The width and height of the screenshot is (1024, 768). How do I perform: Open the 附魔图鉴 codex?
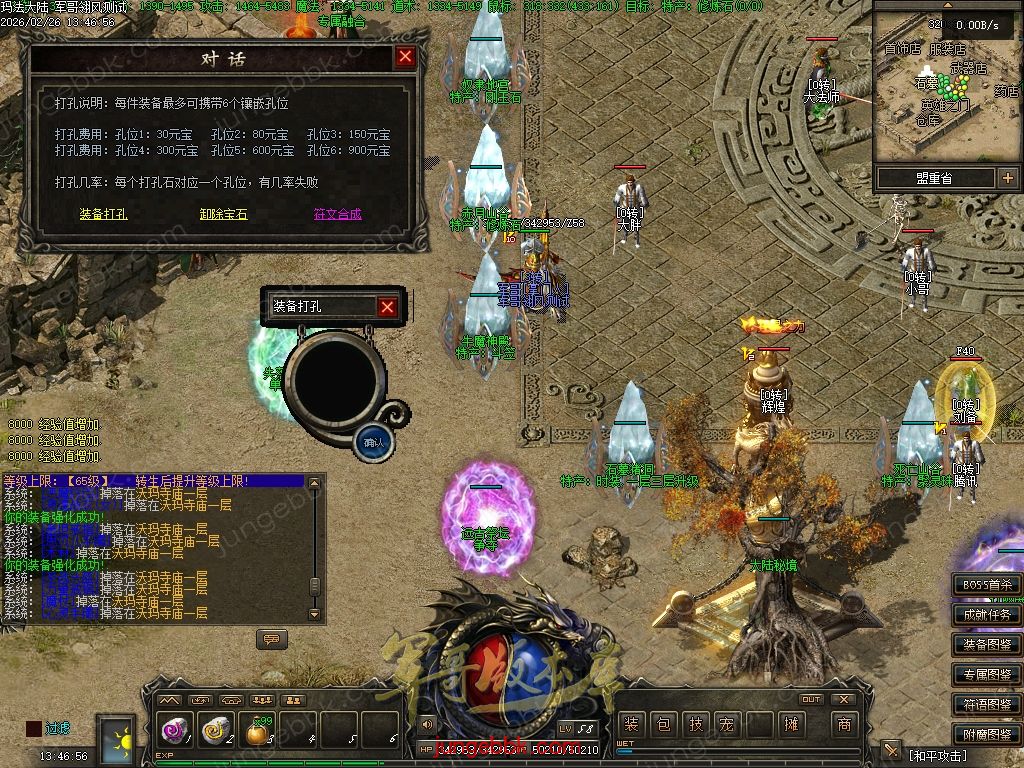pos(986,735)
